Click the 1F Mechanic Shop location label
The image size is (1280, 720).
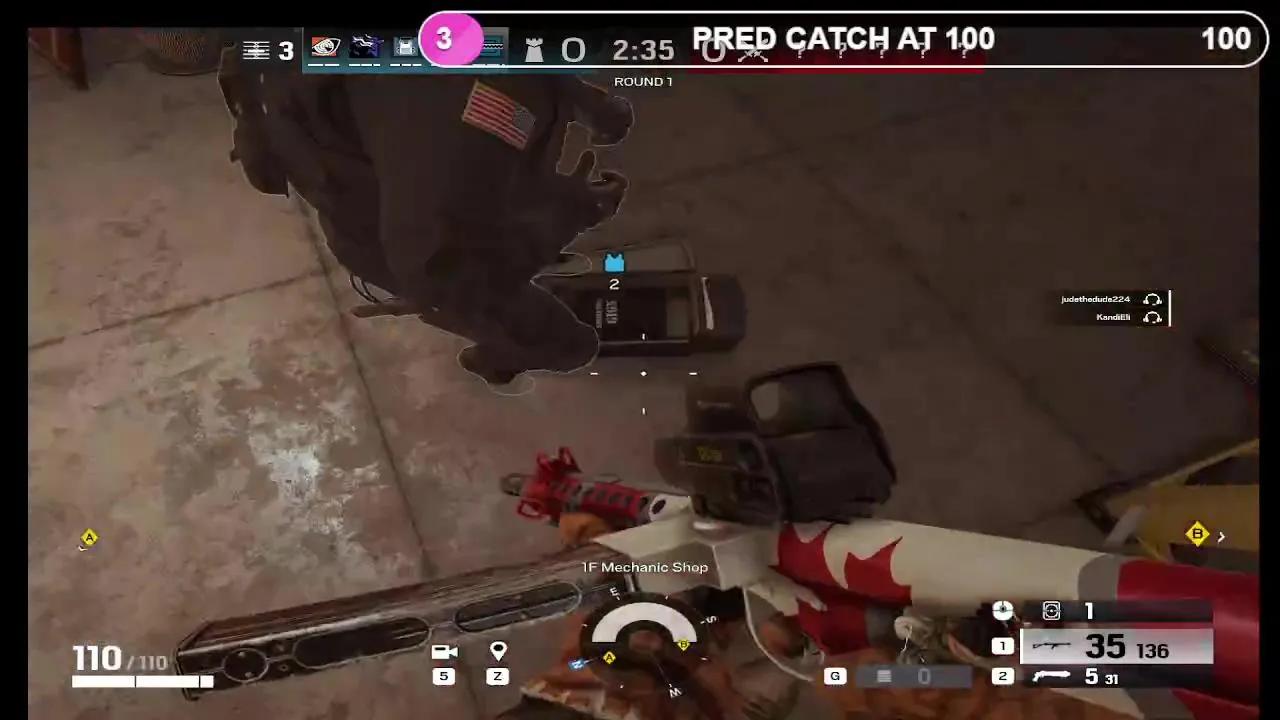pos(644,567)
